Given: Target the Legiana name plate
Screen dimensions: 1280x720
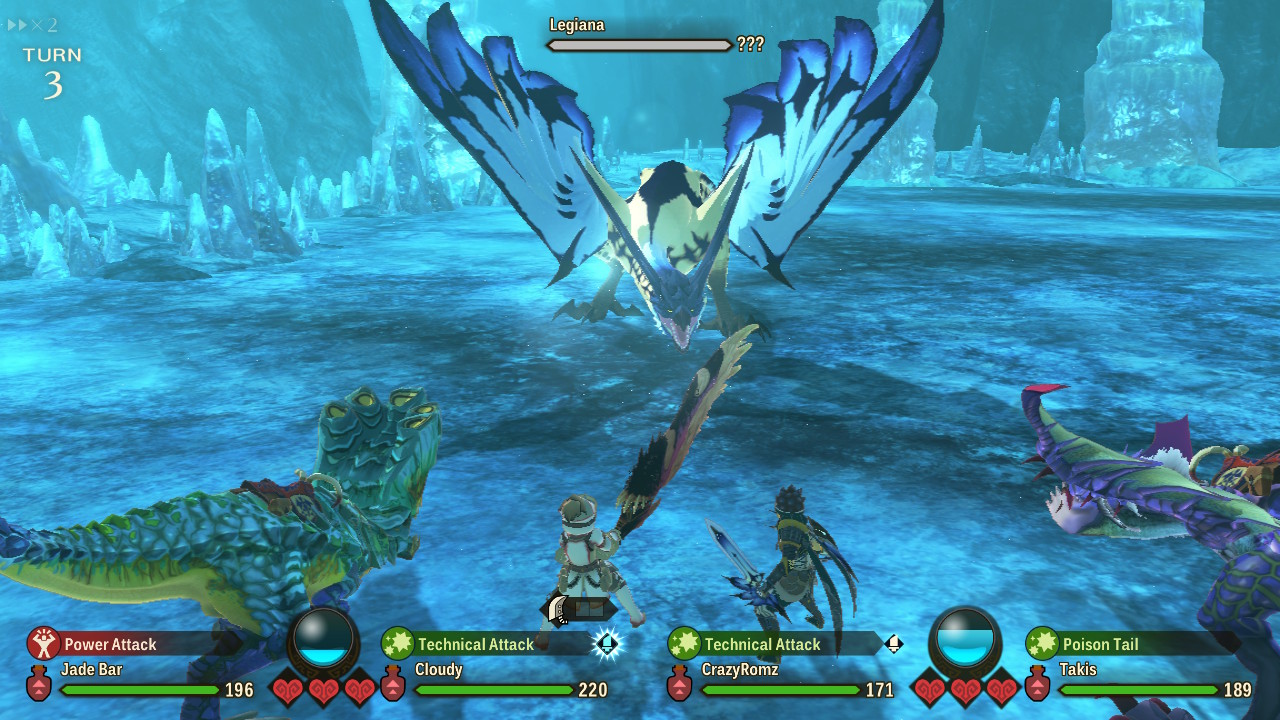Looking at the screenshot, I should pos(577,25).
